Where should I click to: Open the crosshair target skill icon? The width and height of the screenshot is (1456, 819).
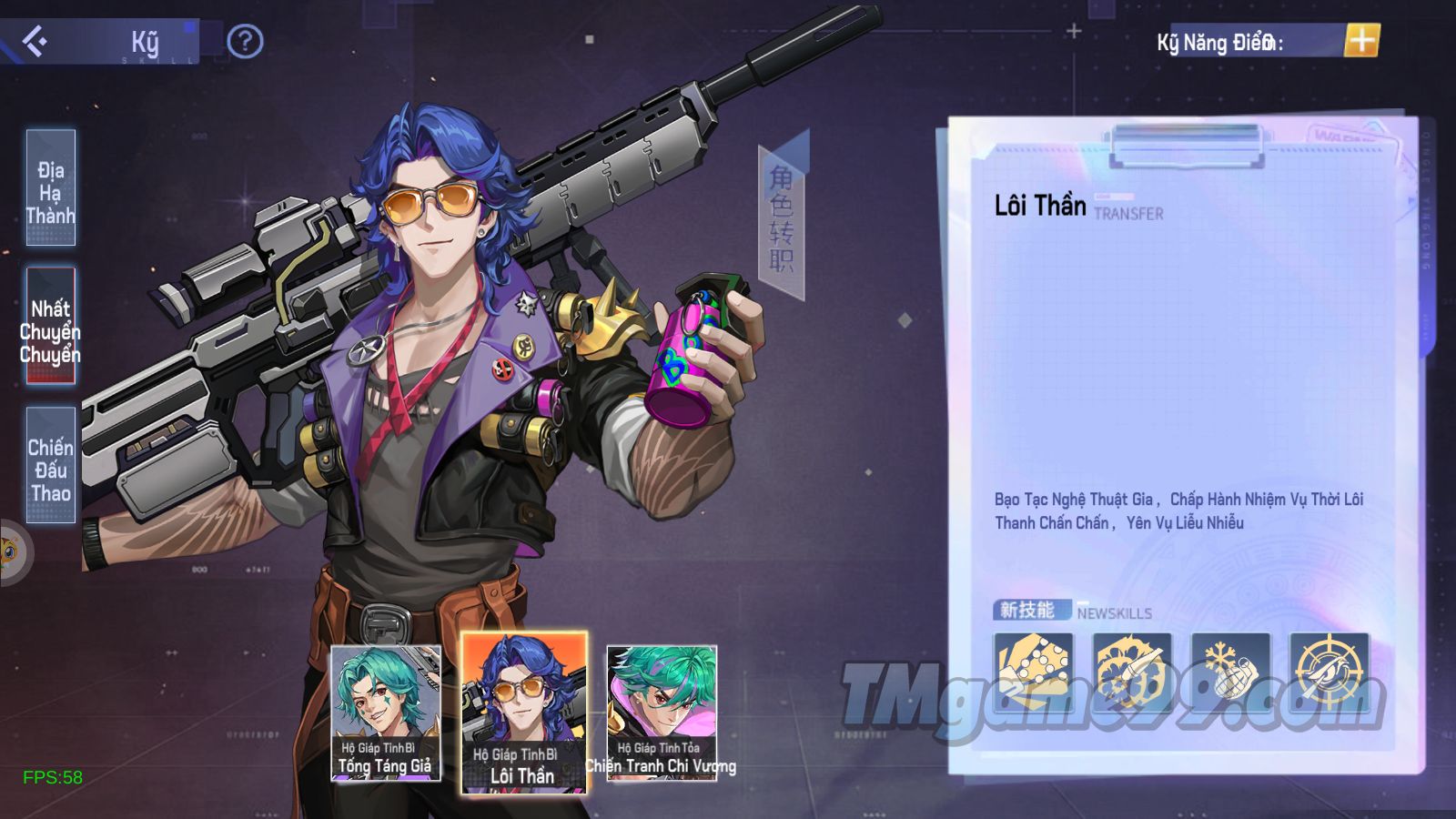click(1329, 672)
